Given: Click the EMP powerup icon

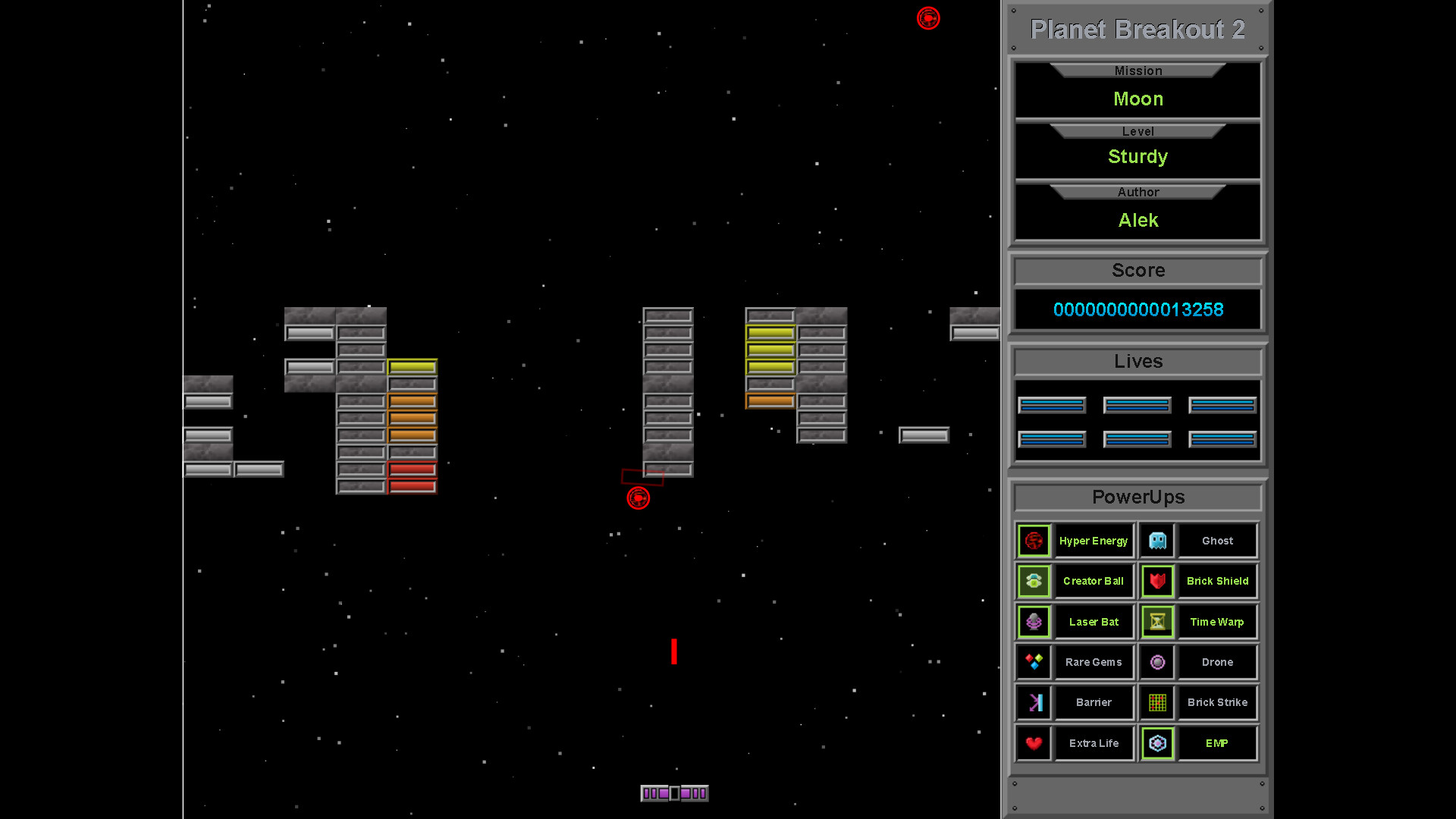Looking at the screenshot, I should click(1156, 743).
